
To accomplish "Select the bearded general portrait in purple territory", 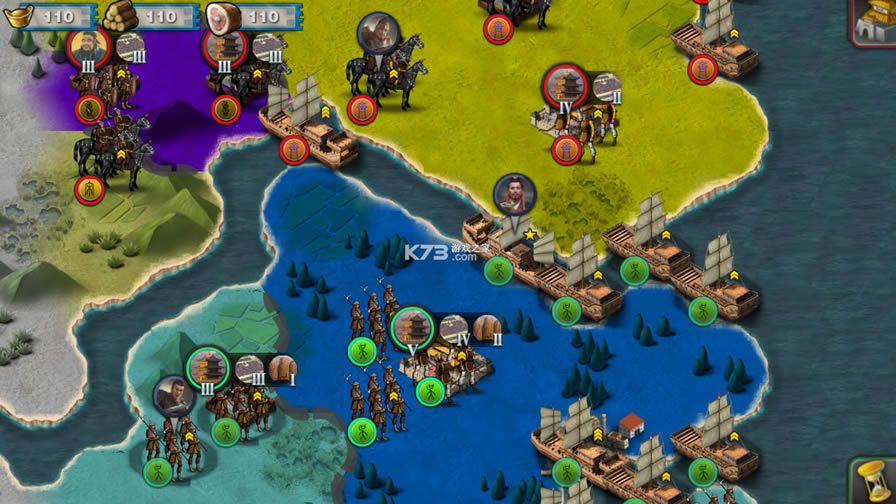I will pyautogui.click(x=88, y=47).
